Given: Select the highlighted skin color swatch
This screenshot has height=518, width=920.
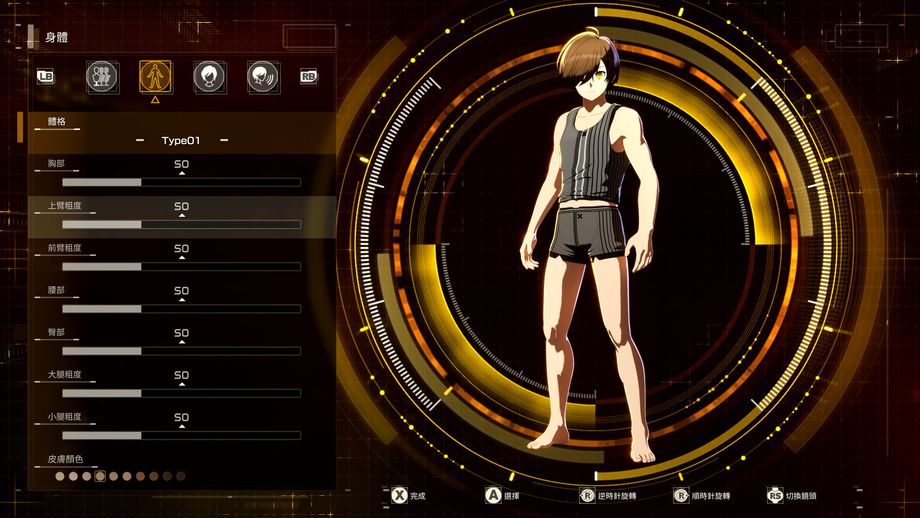Looking at the screenshot, I should [100, 477].
